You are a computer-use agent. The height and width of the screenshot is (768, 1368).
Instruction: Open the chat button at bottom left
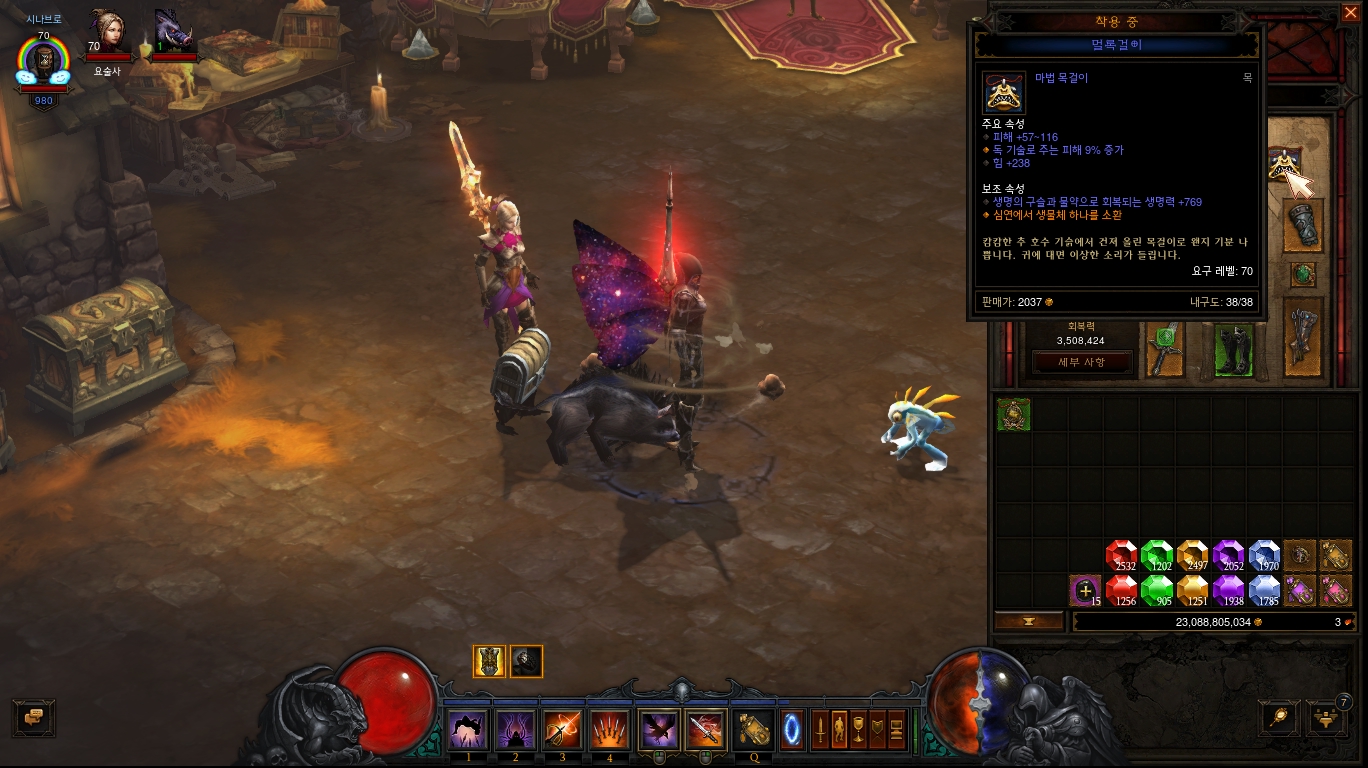(x=34, y=716)
